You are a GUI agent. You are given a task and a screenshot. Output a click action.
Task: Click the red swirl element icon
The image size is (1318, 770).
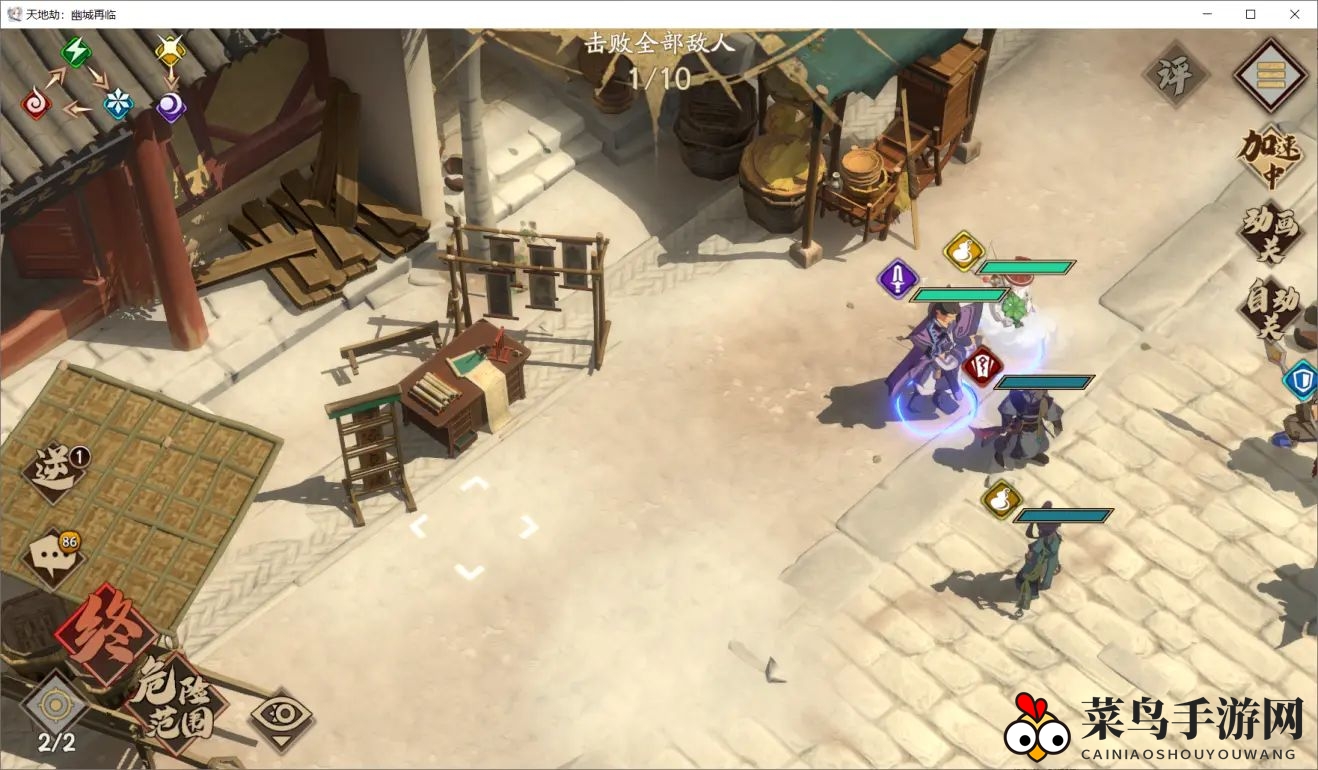37,104
